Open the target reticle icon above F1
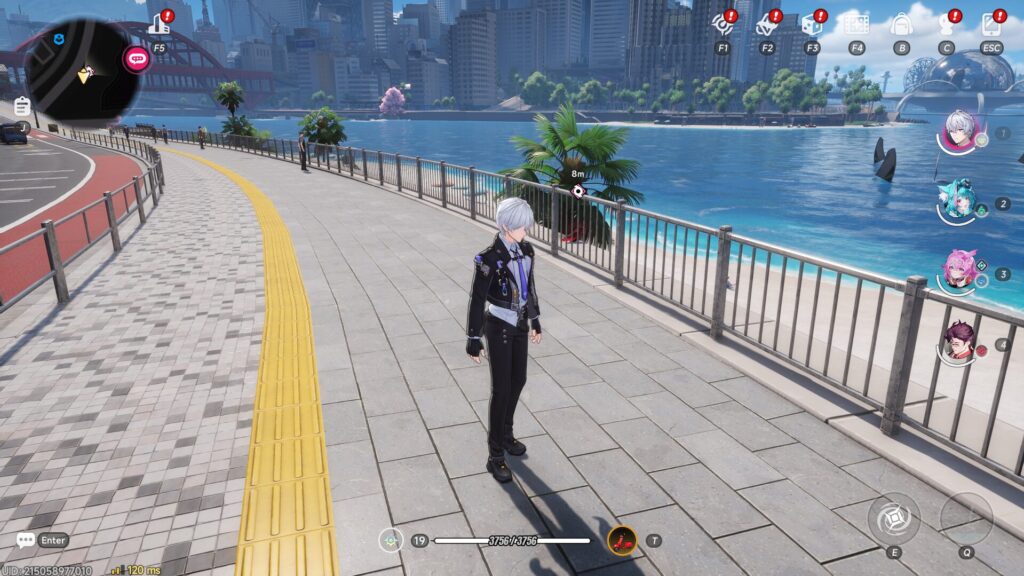Viewport: 1024px width, 576px height. (x=722, y=25)
